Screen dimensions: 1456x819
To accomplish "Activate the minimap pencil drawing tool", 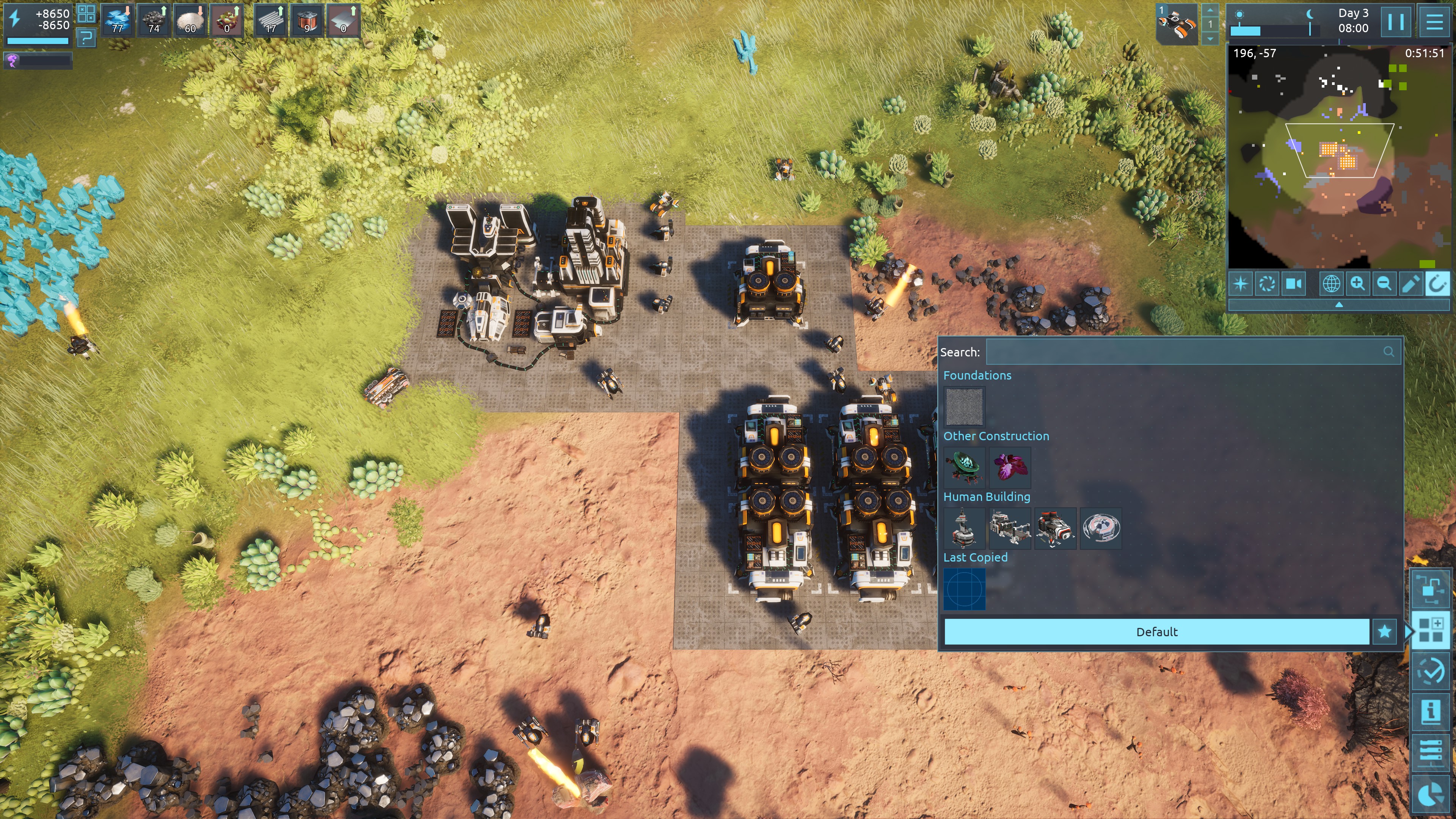I will 1410,283.
